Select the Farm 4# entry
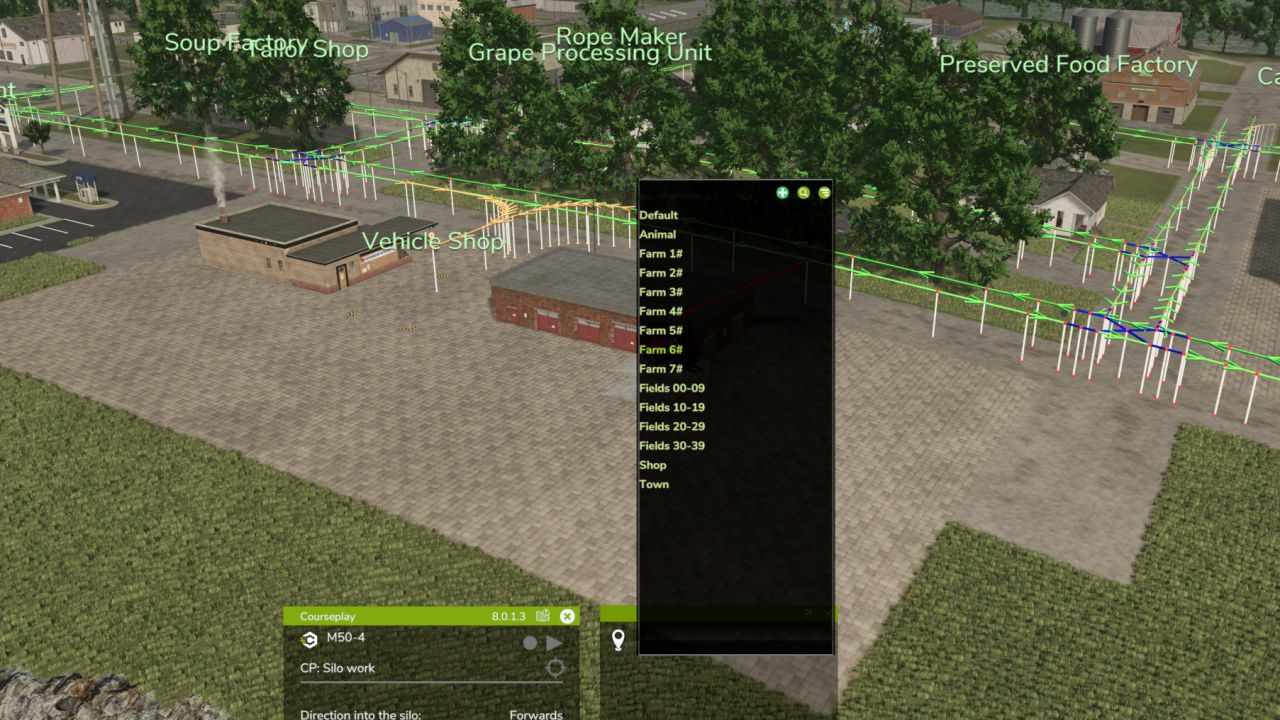 coord(661,311)
